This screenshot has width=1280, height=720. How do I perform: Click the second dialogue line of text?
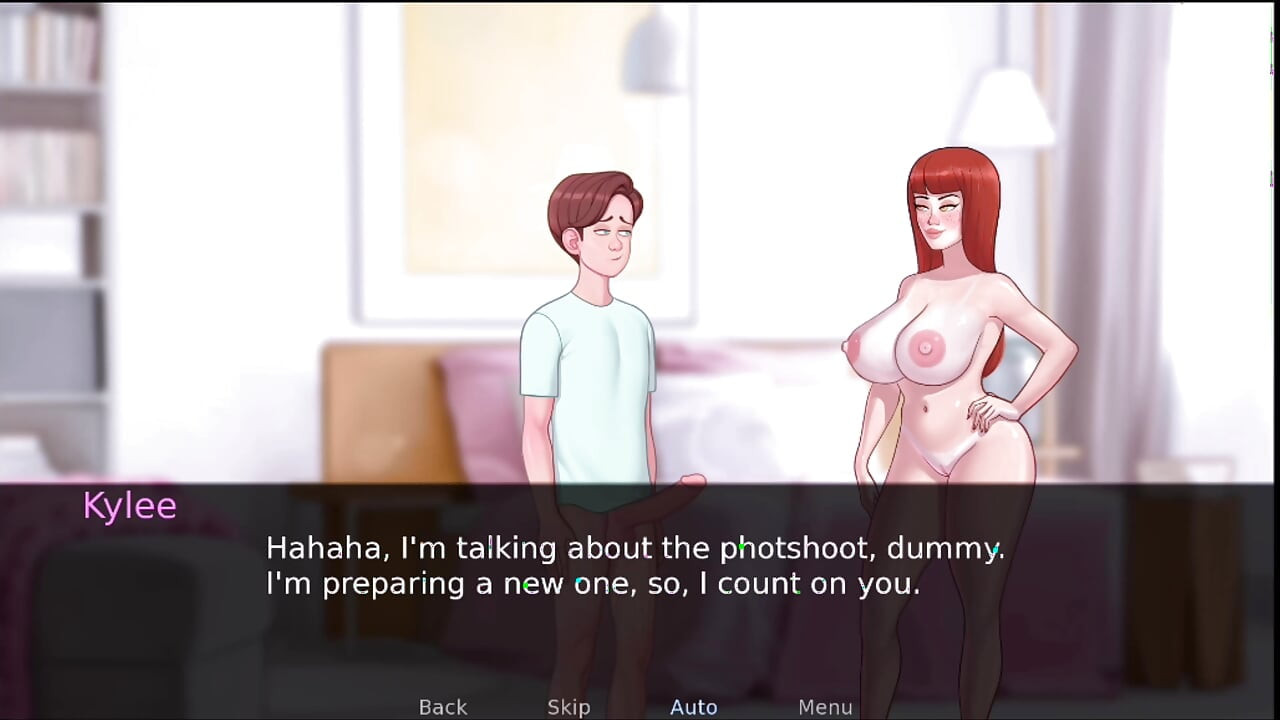coord(592,583)
